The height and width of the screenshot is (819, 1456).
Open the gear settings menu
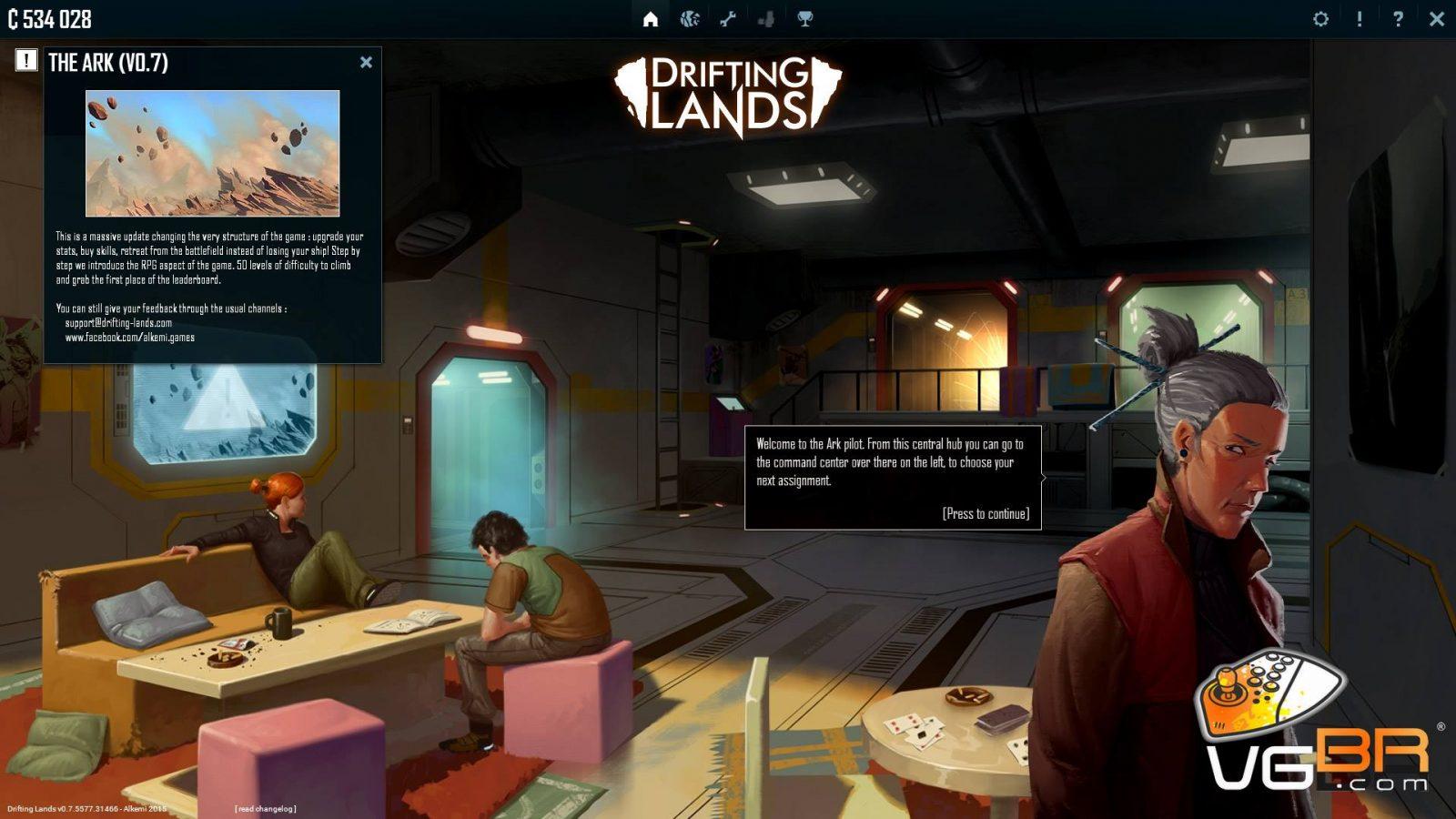pos(1320,19)
